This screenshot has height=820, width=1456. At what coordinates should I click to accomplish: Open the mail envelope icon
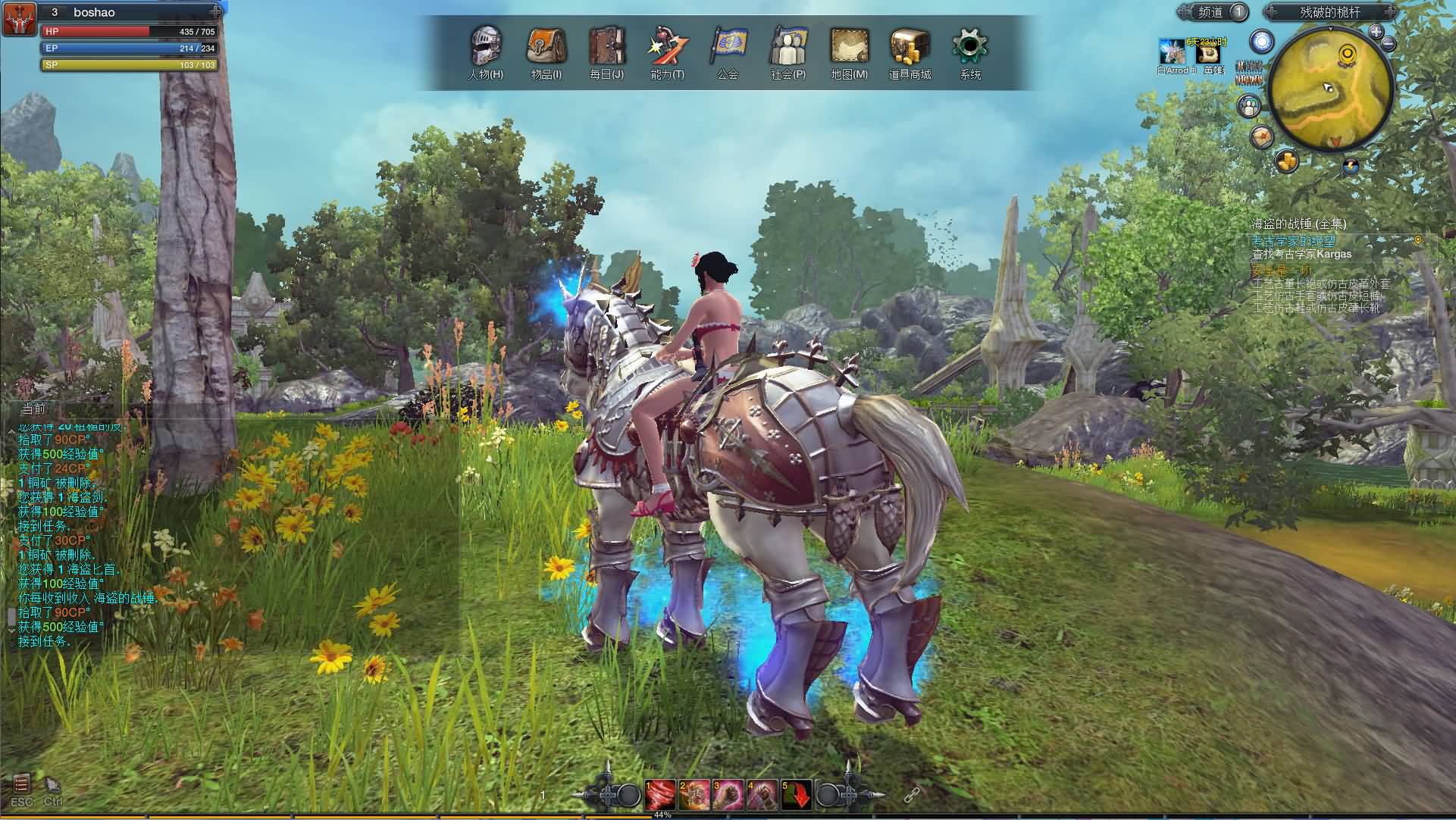tap(1261, 136)
